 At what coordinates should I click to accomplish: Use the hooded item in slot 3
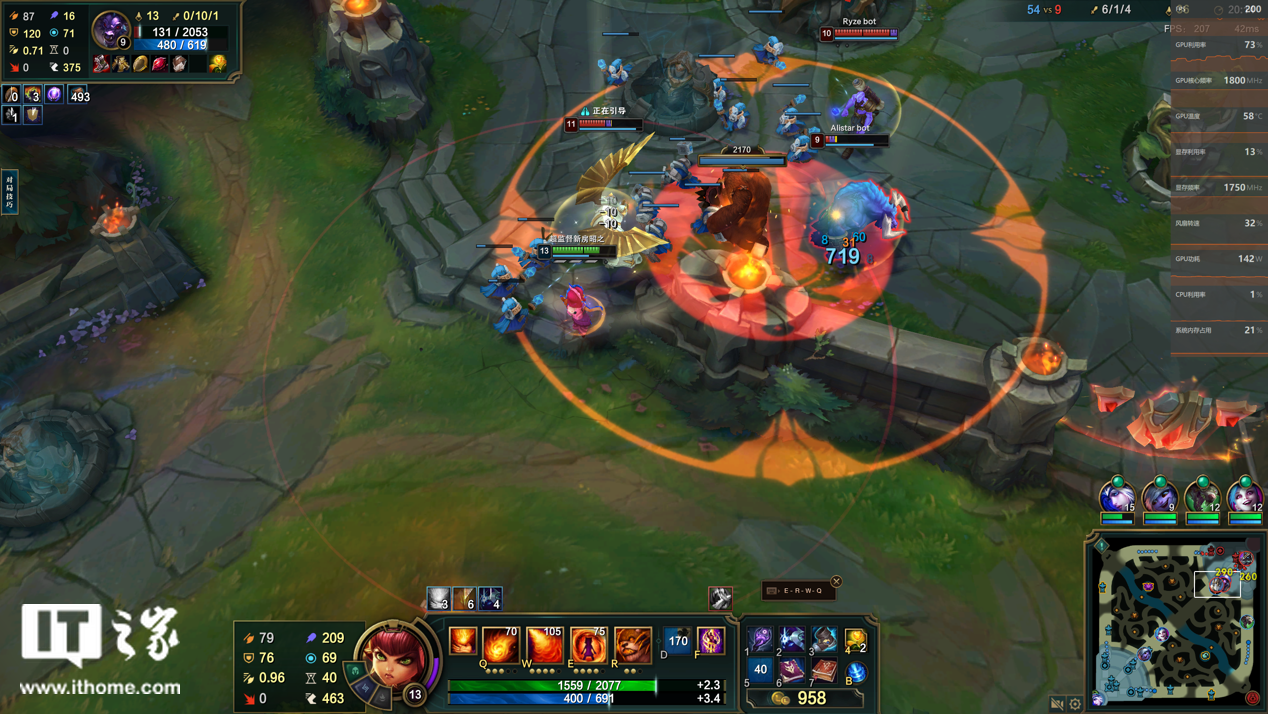(823, 638)
